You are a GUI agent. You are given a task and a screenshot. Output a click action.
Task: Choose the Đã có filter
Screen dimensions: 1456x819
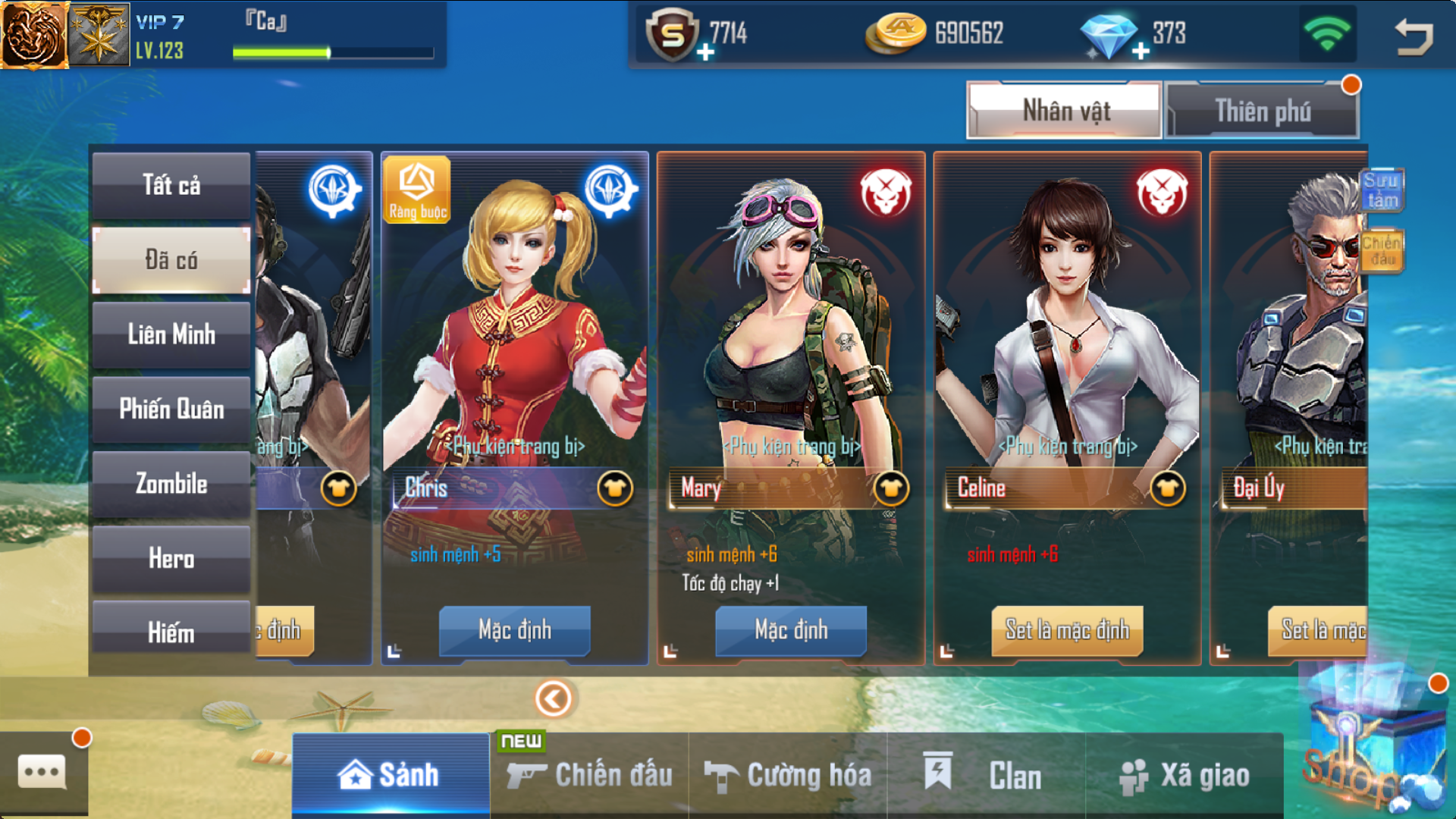click(x=171, y=260)
